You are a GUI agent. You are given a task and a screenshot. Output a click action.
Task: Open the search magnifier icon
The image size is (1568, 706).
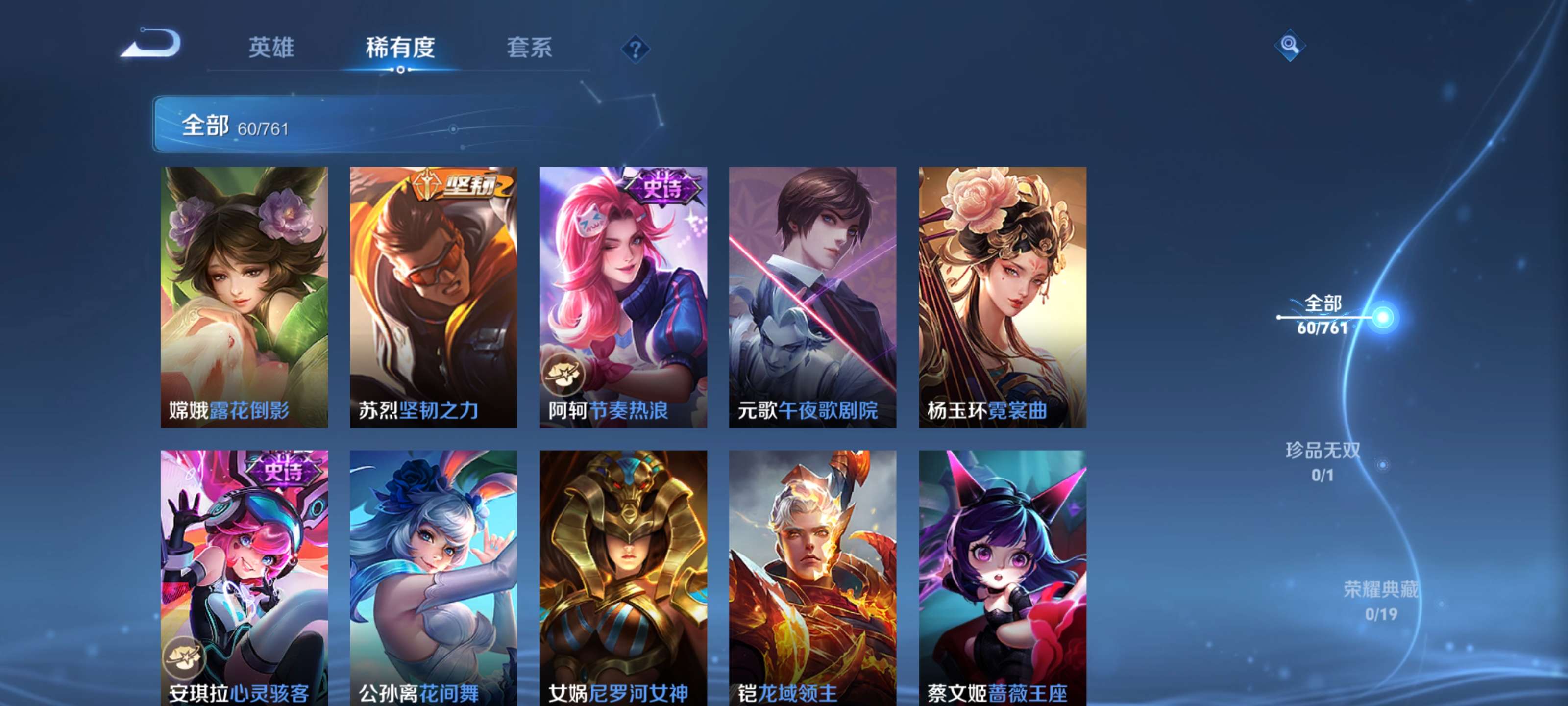tap(1290, 45)
